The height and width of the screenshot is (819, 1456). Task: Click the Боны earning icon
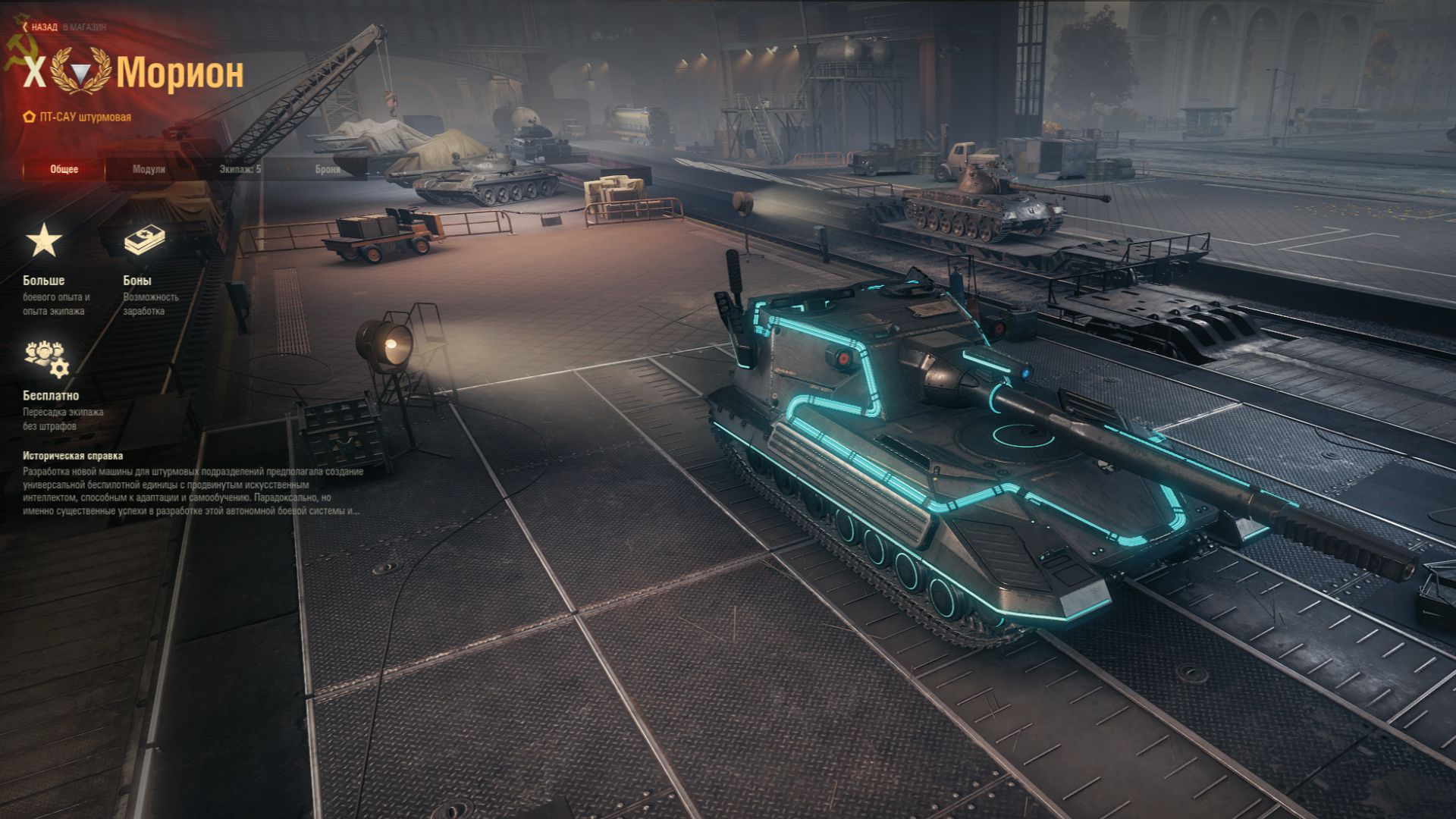coord(144,241)
